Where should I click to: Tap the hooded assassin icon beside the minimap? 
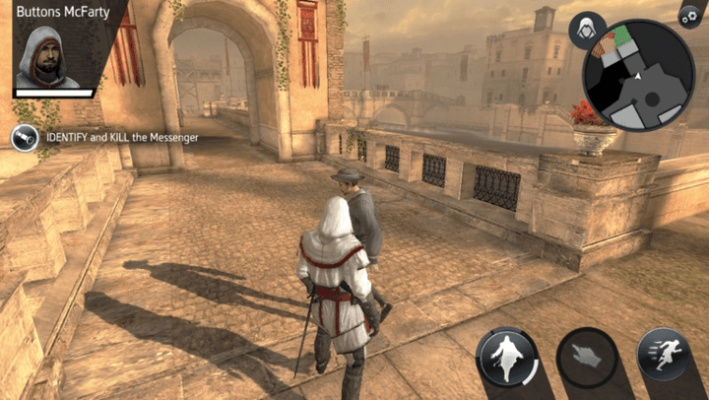pyautogui.click(x=587, y=30)
